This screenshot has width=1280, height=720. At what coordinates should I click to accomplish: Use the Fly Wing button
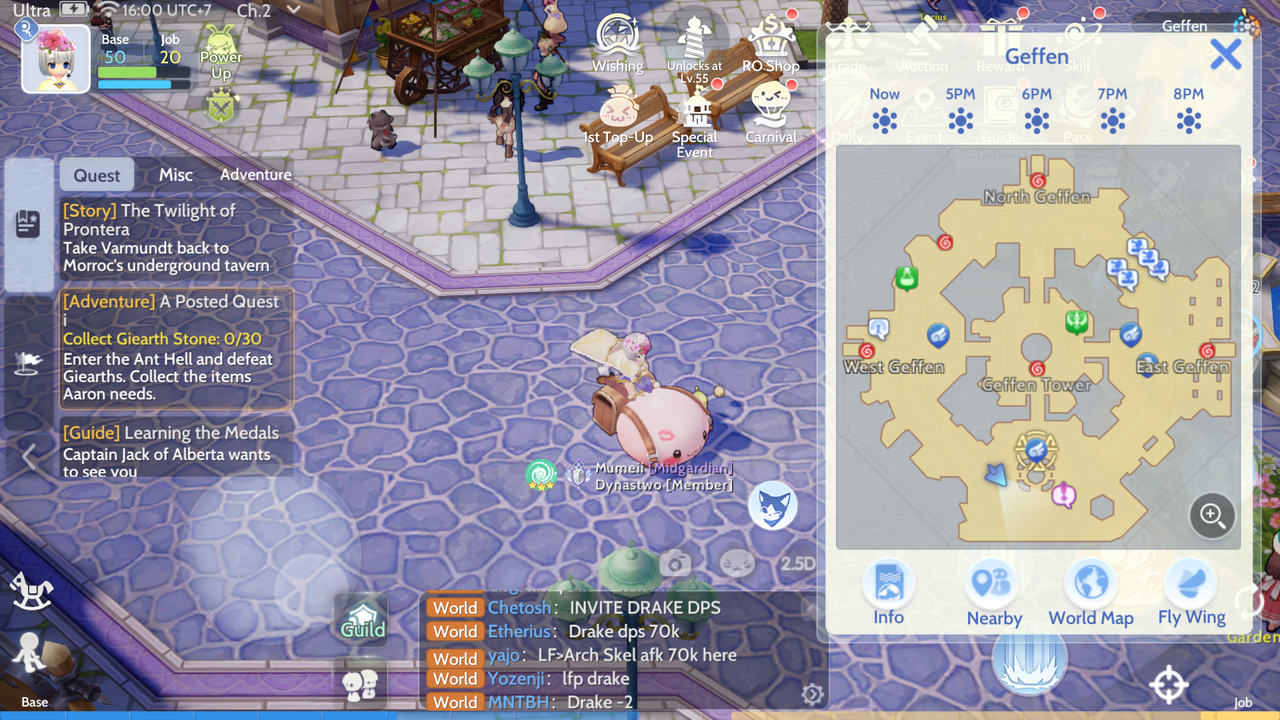point(1191,591)
